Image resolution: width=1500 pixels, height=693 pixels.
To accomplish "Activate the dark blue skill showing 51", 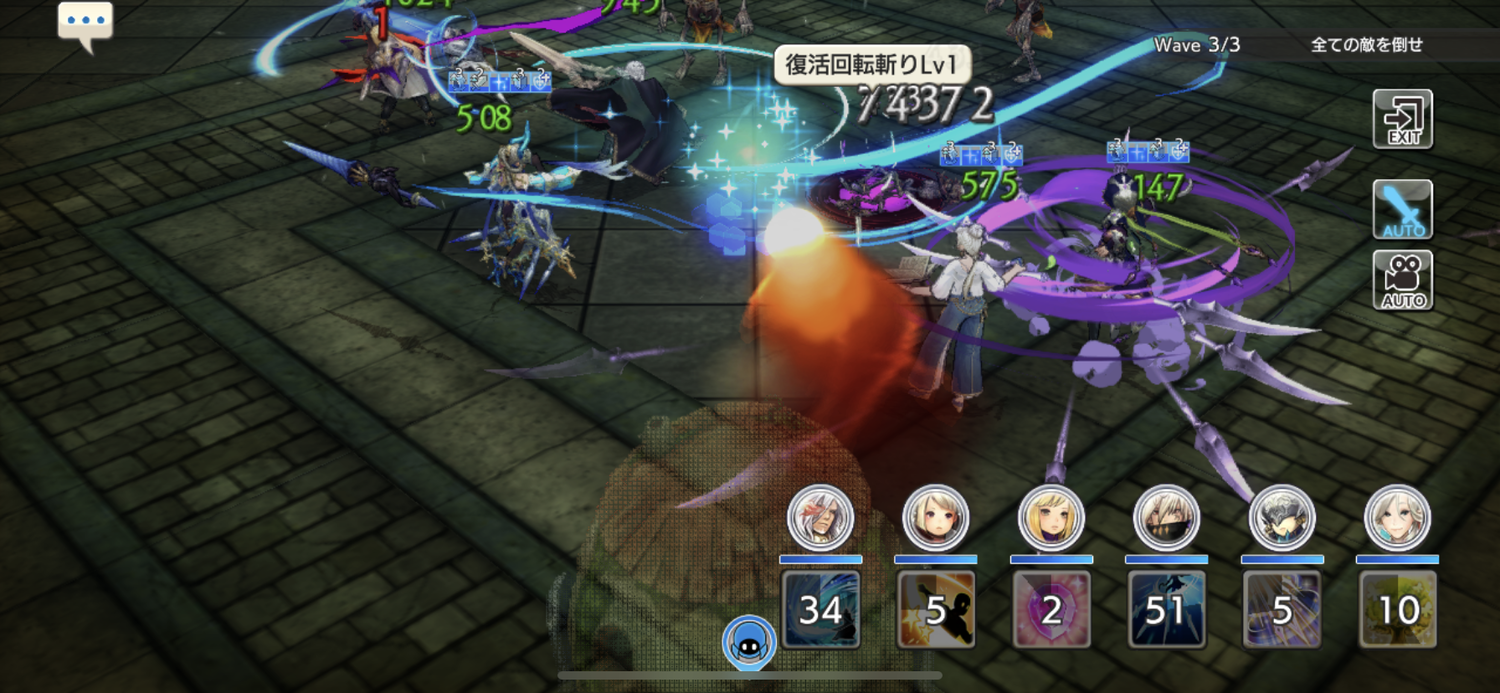I will (x=1166, y=609).
